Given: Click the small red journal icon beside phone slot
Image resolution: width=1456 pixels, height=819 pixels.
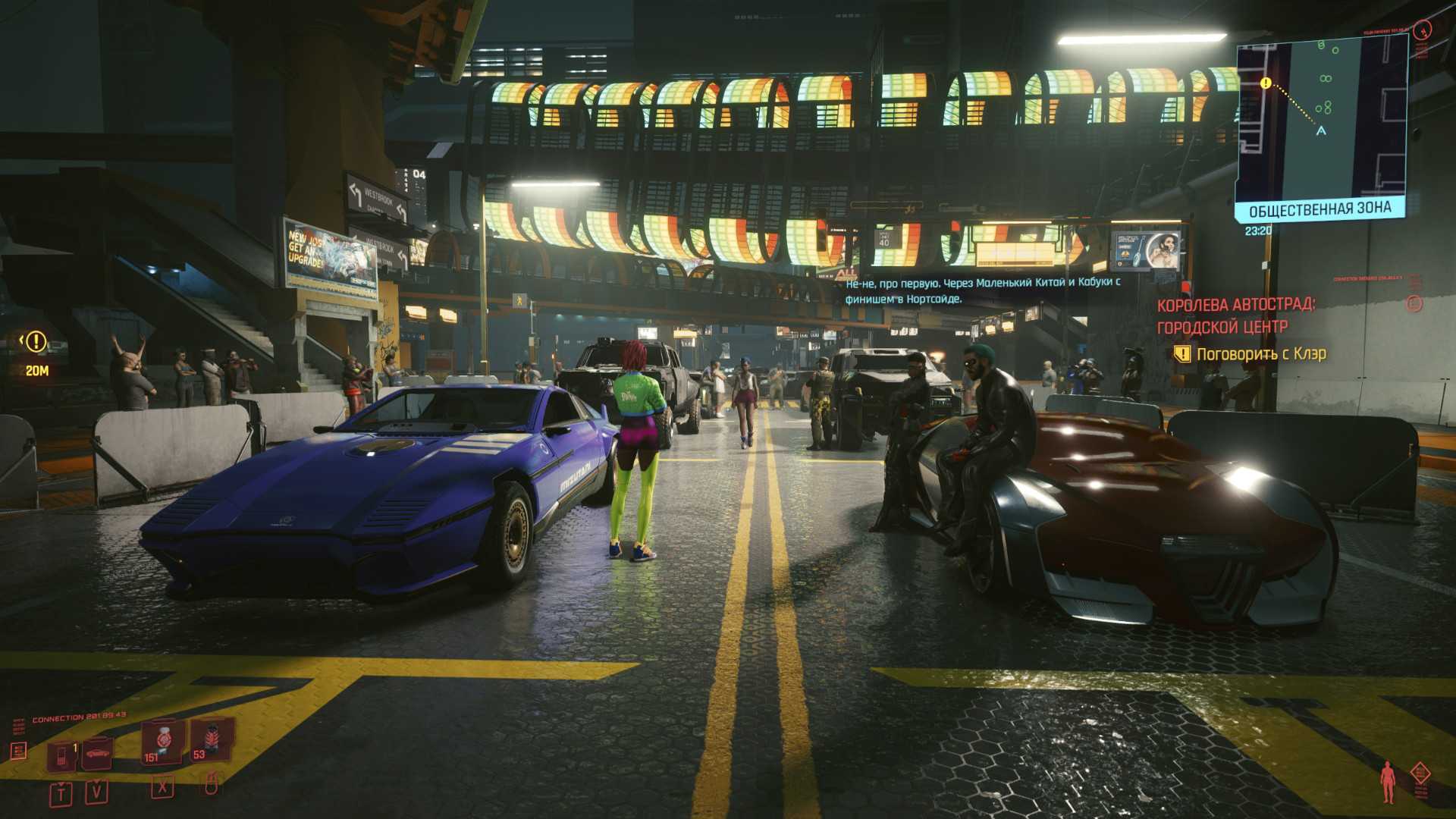Looking at the screenshot, I should click(19, 751).
